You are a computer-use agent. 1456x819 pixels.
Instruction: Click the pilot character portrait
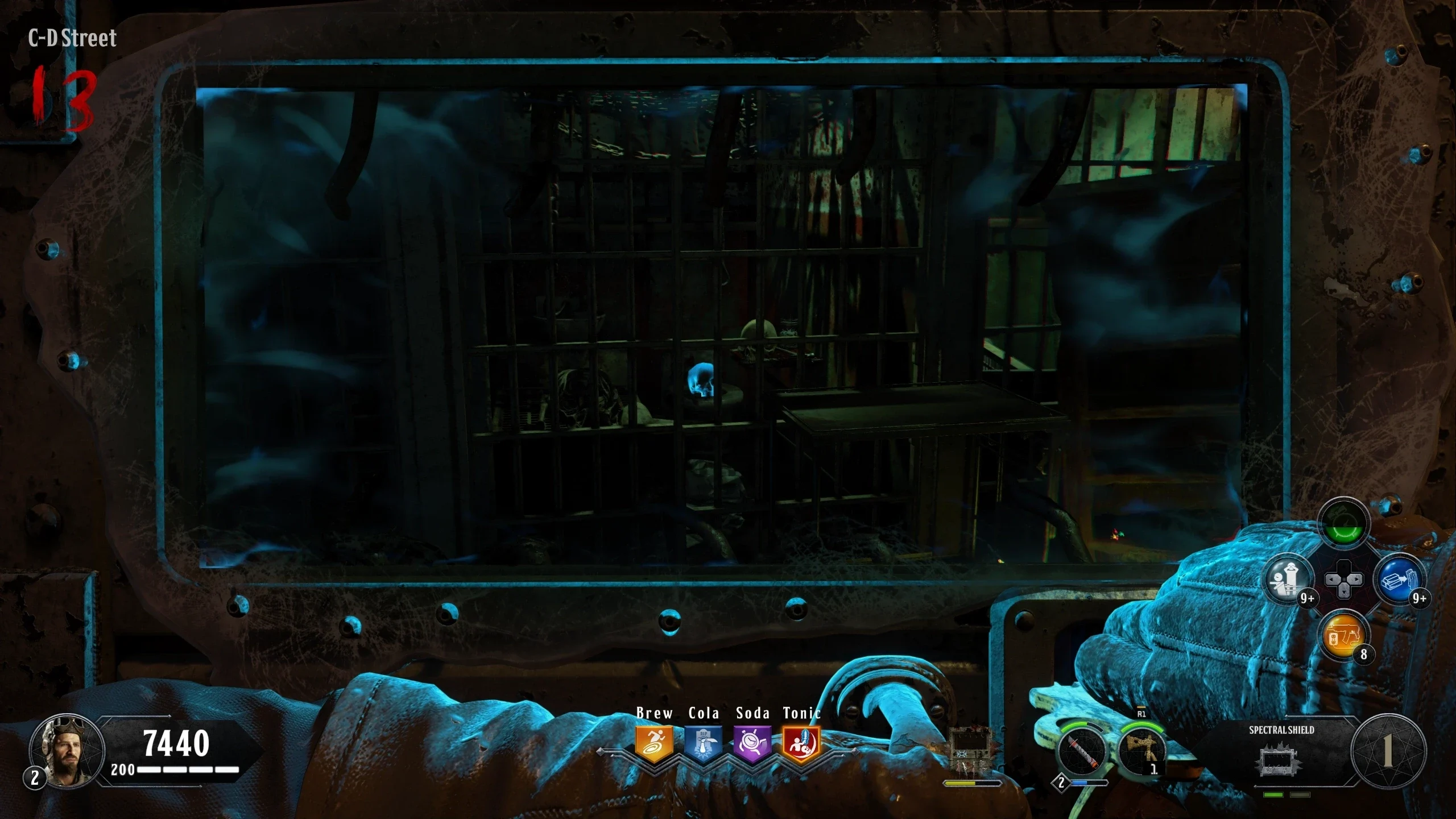click(67, 751)
